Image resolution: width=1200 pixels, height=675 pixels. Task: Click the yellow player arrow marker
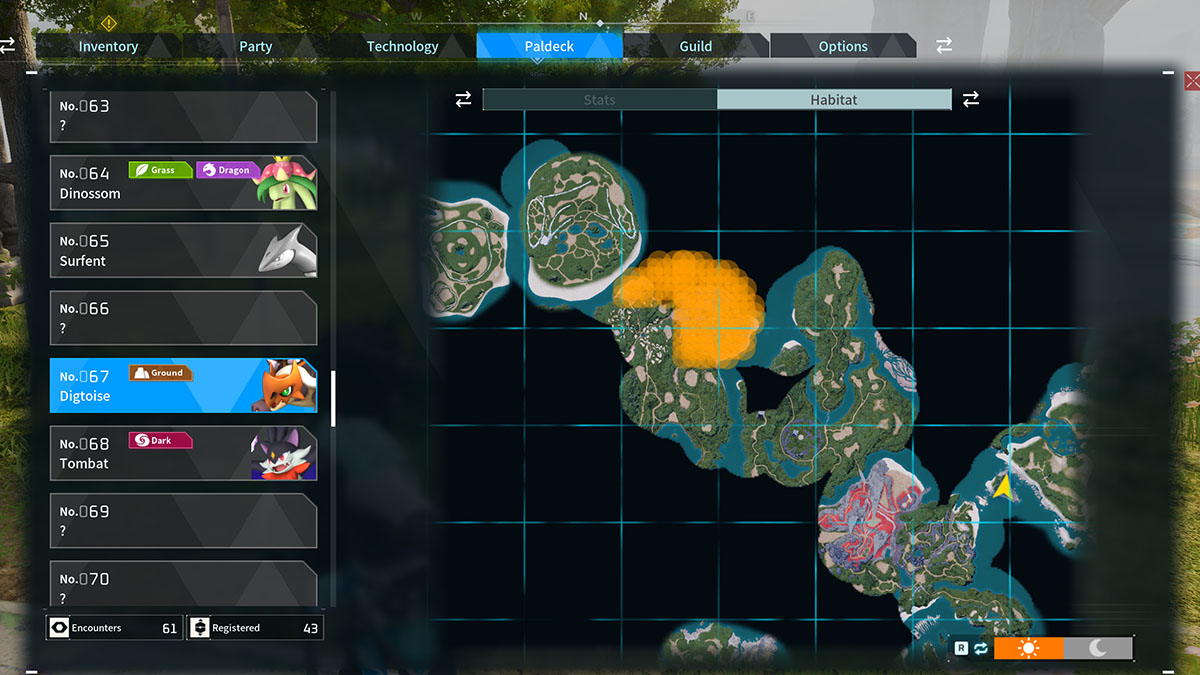[1001, 487]
